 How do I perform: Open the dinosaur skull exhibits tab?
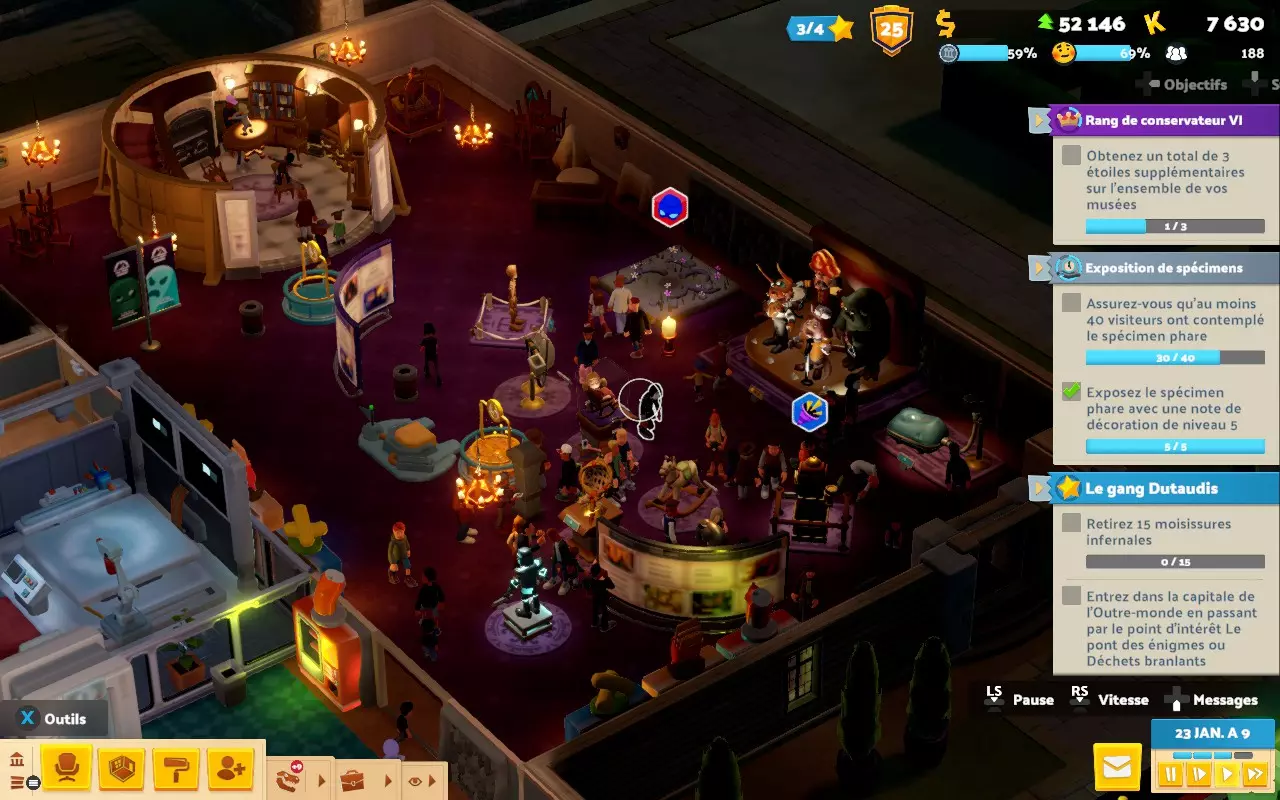(290, 778)
